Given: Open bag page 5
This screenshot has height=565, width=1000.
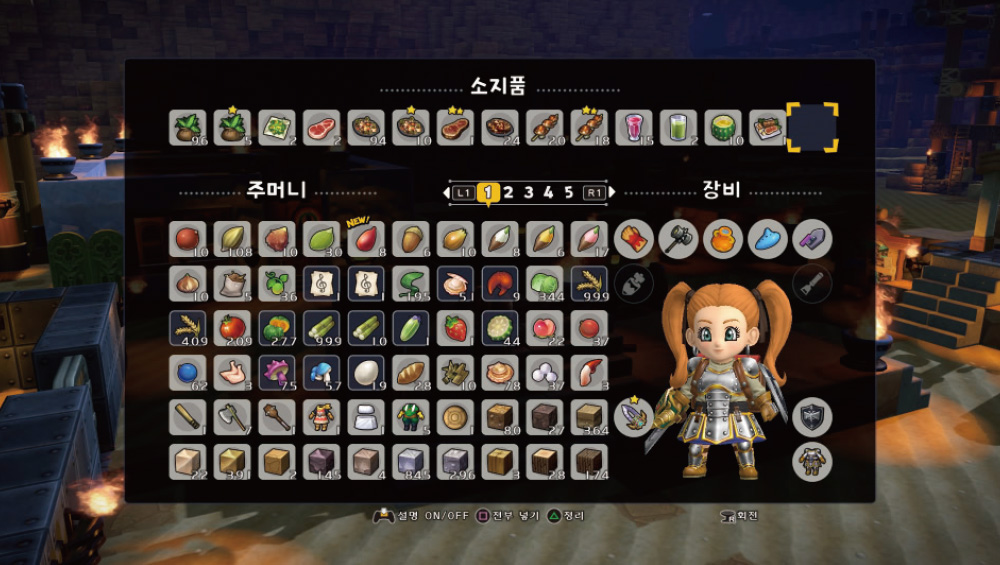Looking at the screenshot, I should pyautogui.click(x=568, y=192).
